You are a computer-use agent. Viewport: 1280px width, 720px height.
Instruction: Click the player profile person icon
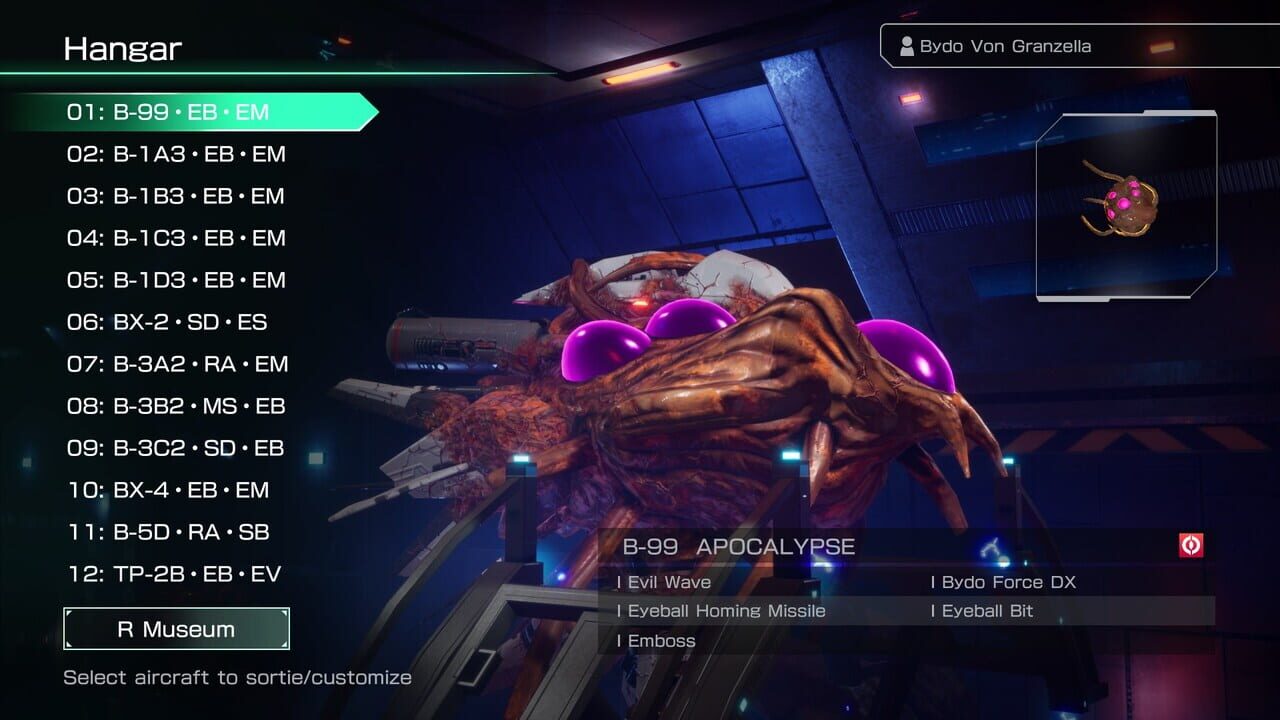click(x=905, y=45)
